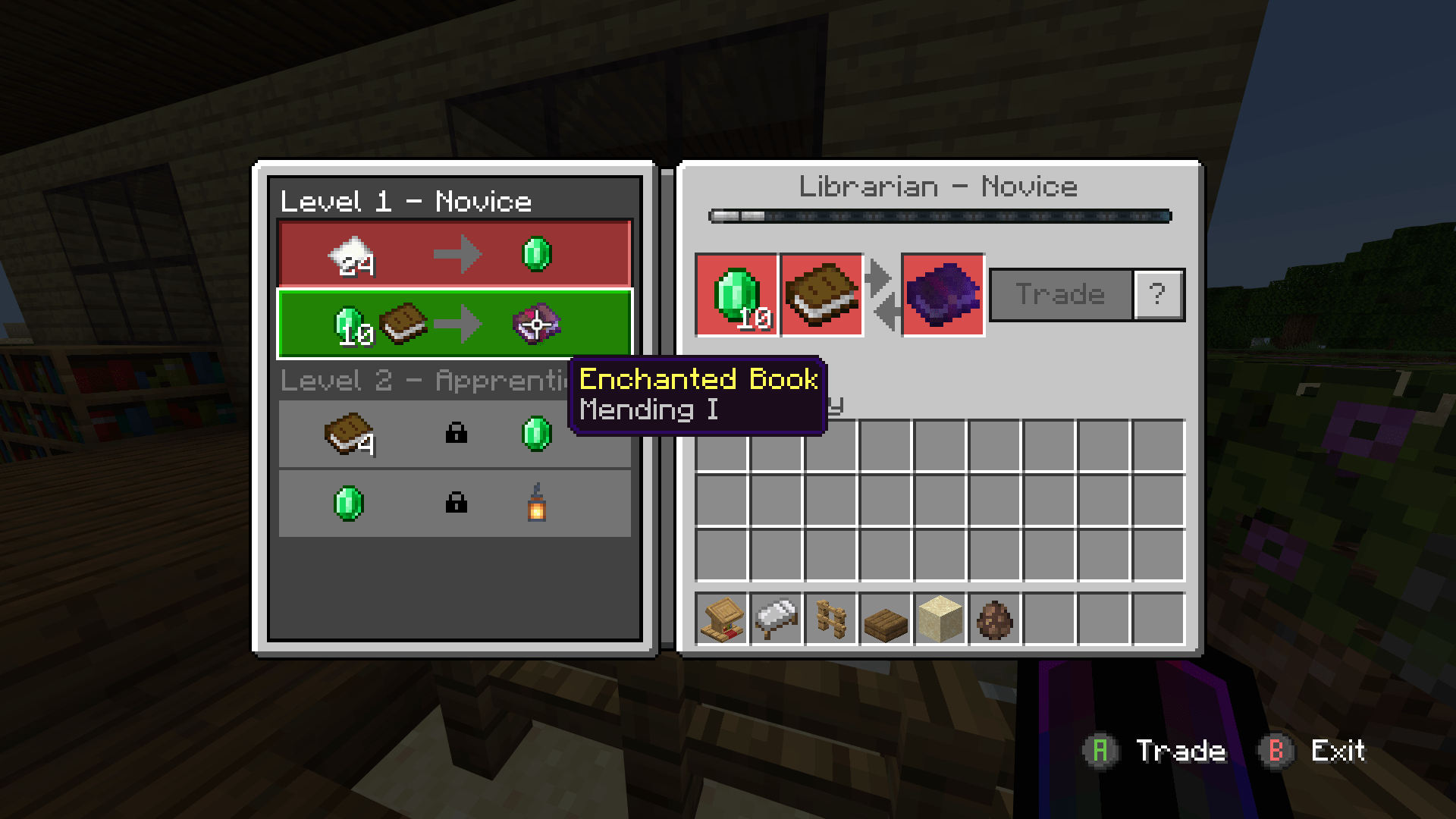The height and width of the screenshot is (819, 1456).
Task: Open the trade help question mark
Action: pyautogui.click(x=1158, y=294)
